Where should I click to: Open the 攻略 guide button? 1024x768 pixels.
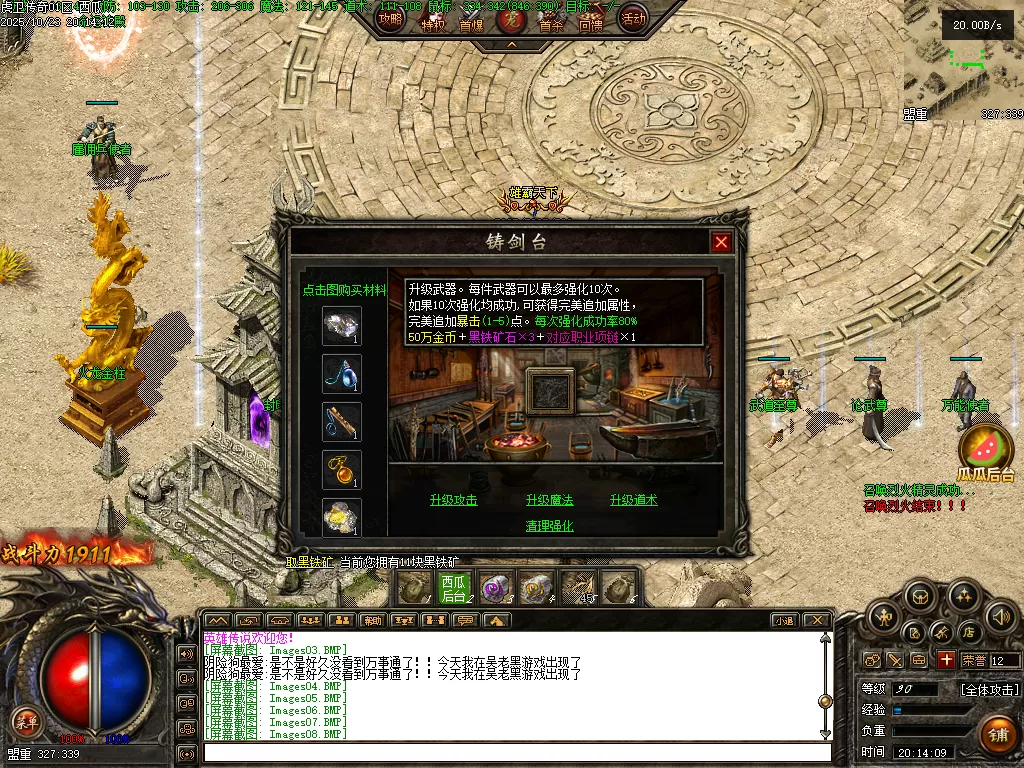391,18
